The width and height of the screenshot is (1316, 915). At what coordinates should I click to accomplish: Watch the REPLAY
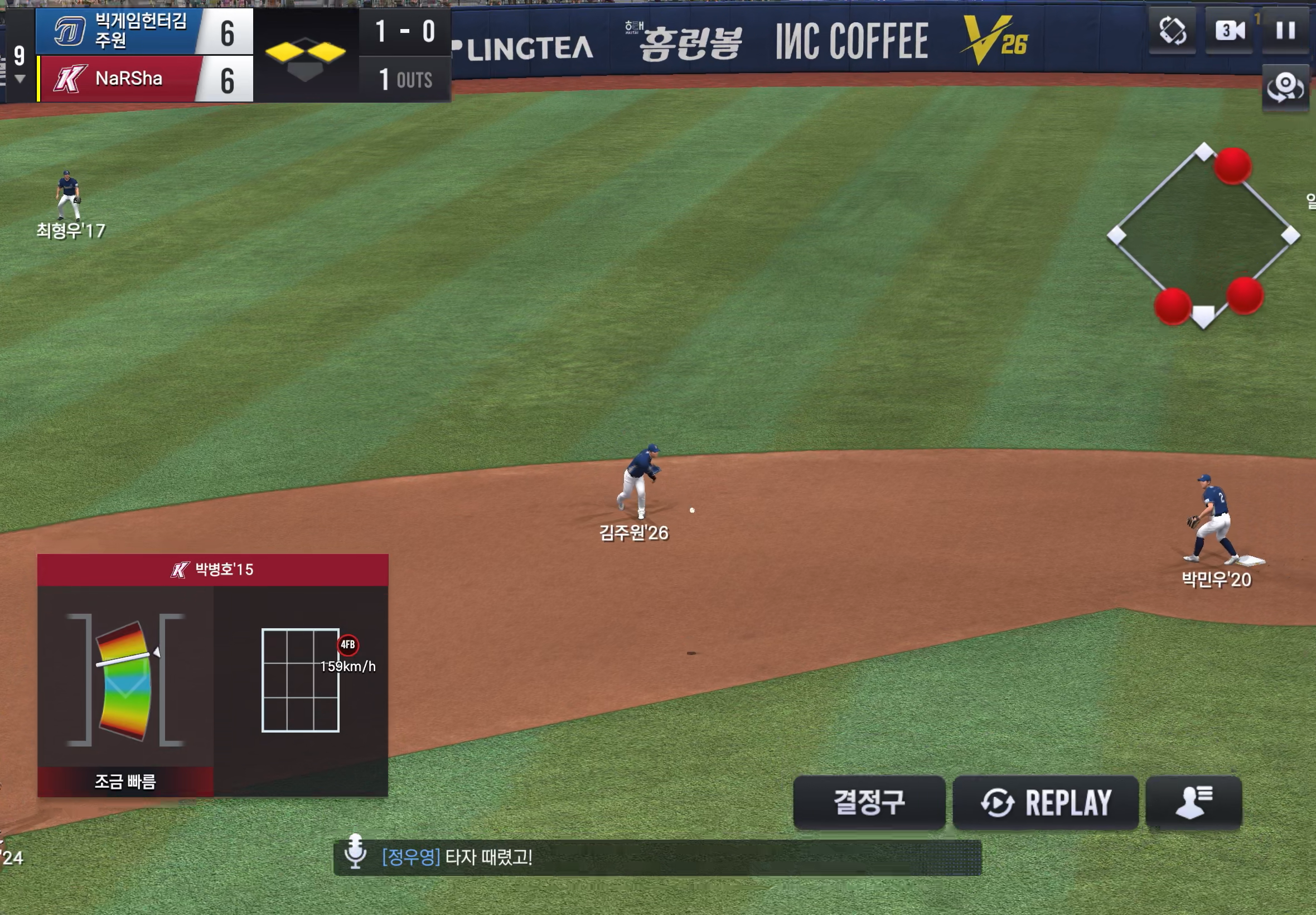1045,802
